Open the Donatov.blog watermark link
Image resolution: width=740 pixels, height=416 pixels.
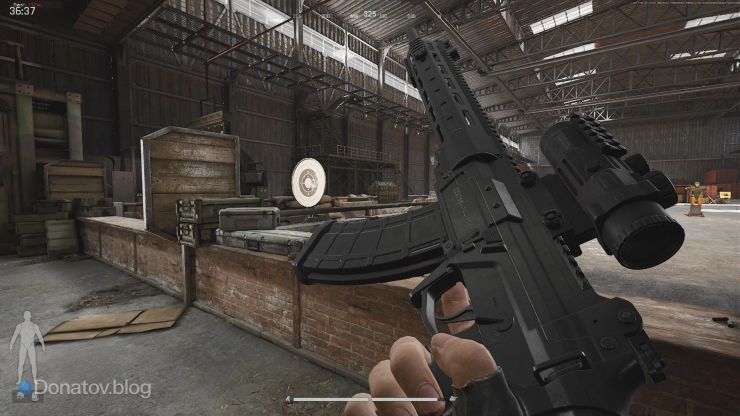coord(91,386)
